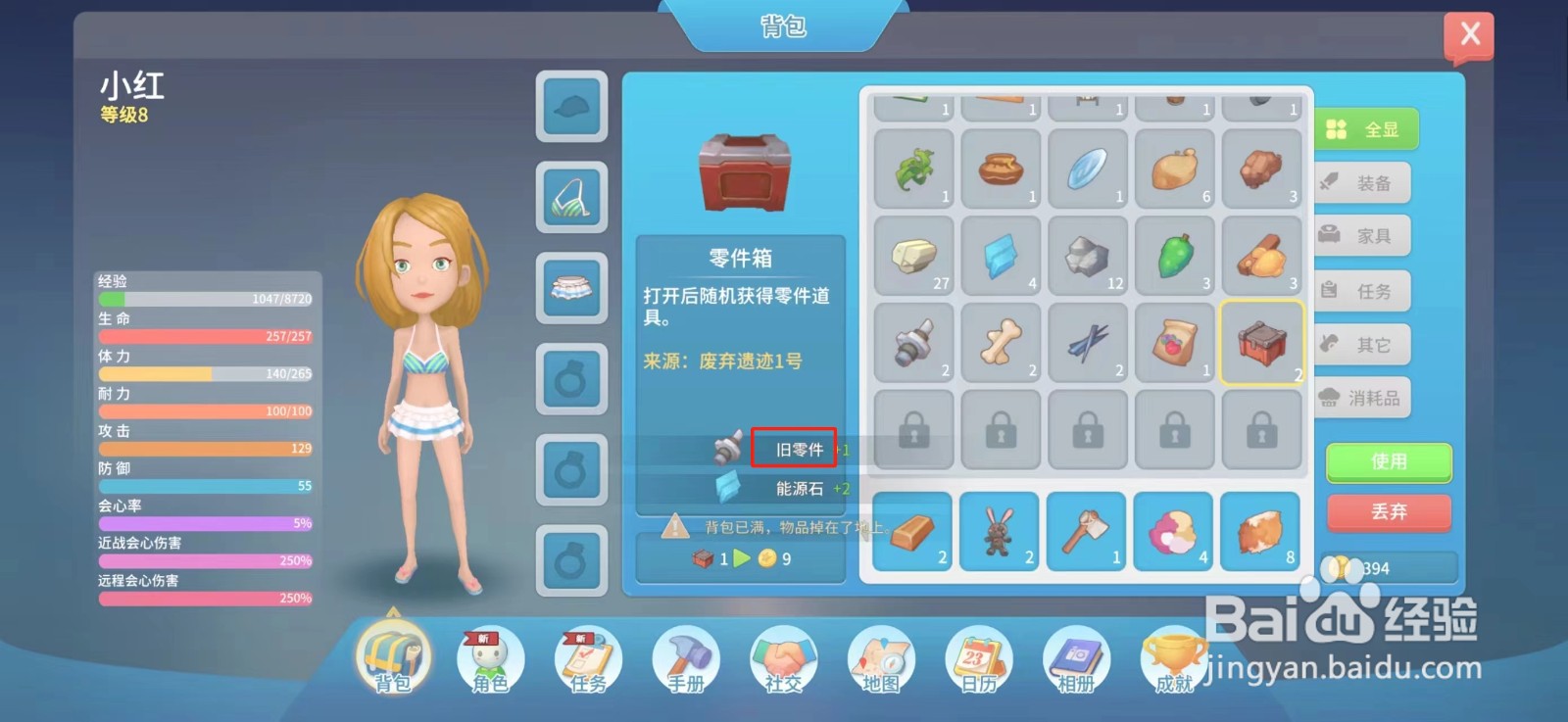Toggle the 全显 show-all filter
Viewport: 1568px width, 722px height.
[x=1366, y=128]
